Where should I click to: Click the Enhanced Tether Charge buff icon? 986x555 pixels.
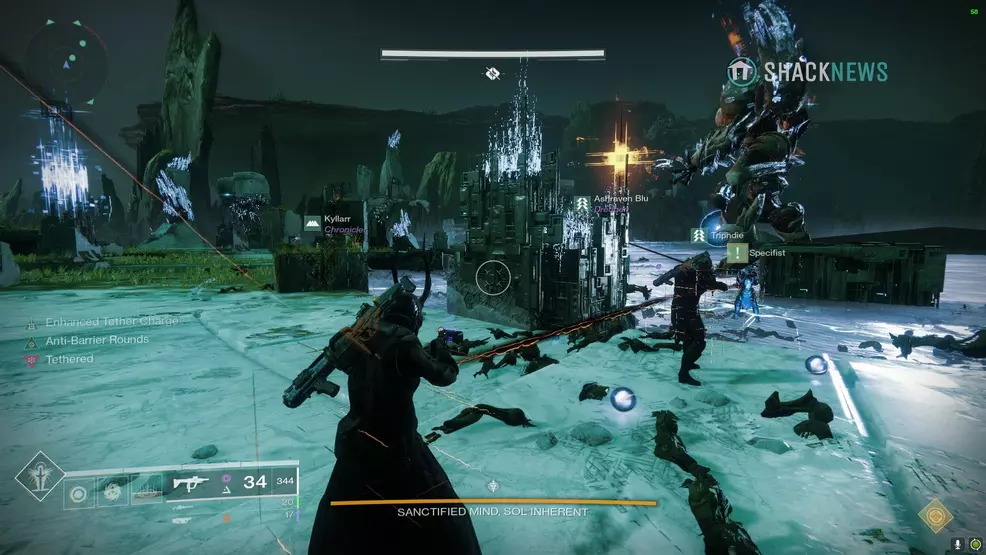[32, 322]
